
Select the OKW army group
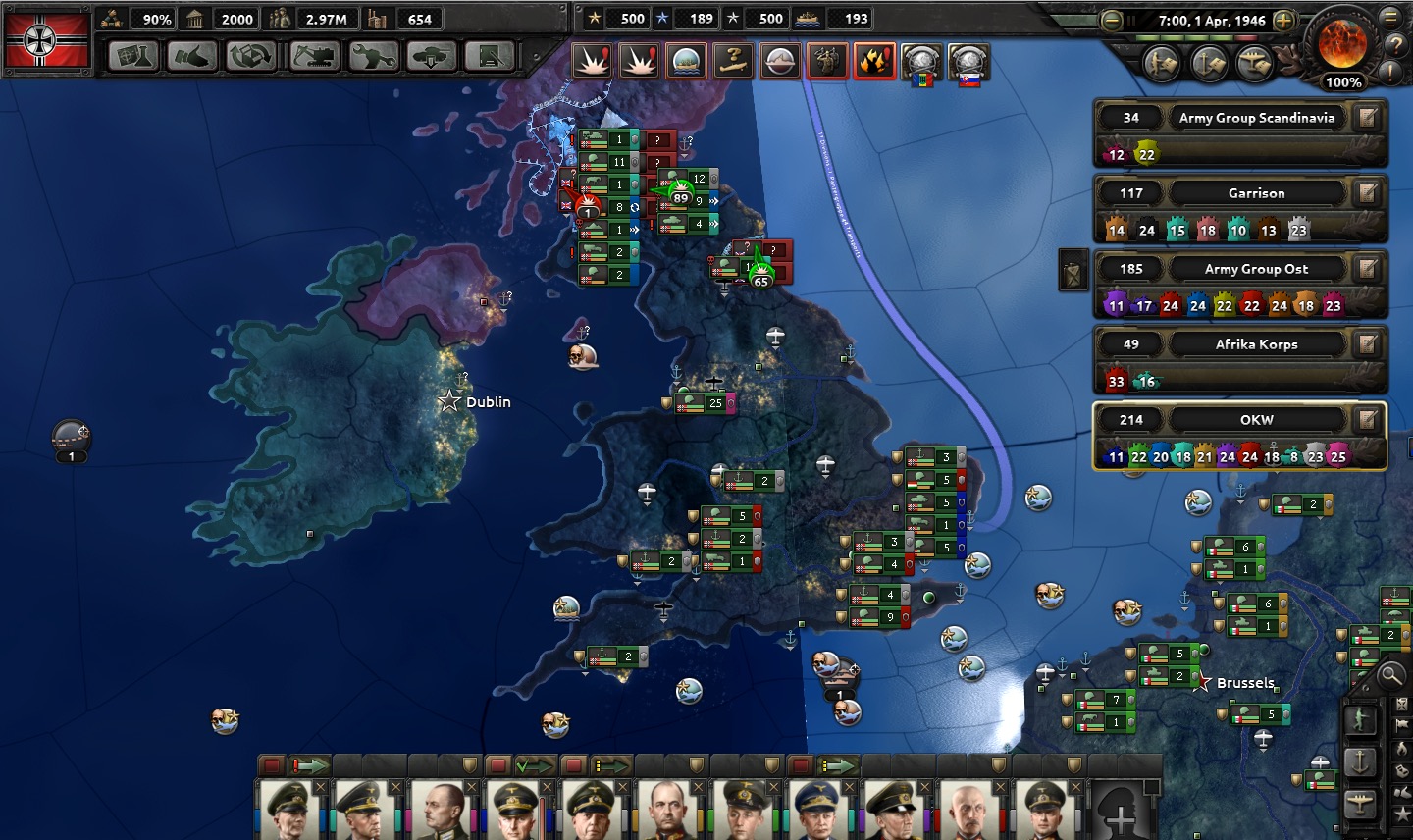tap(1256, 420)
